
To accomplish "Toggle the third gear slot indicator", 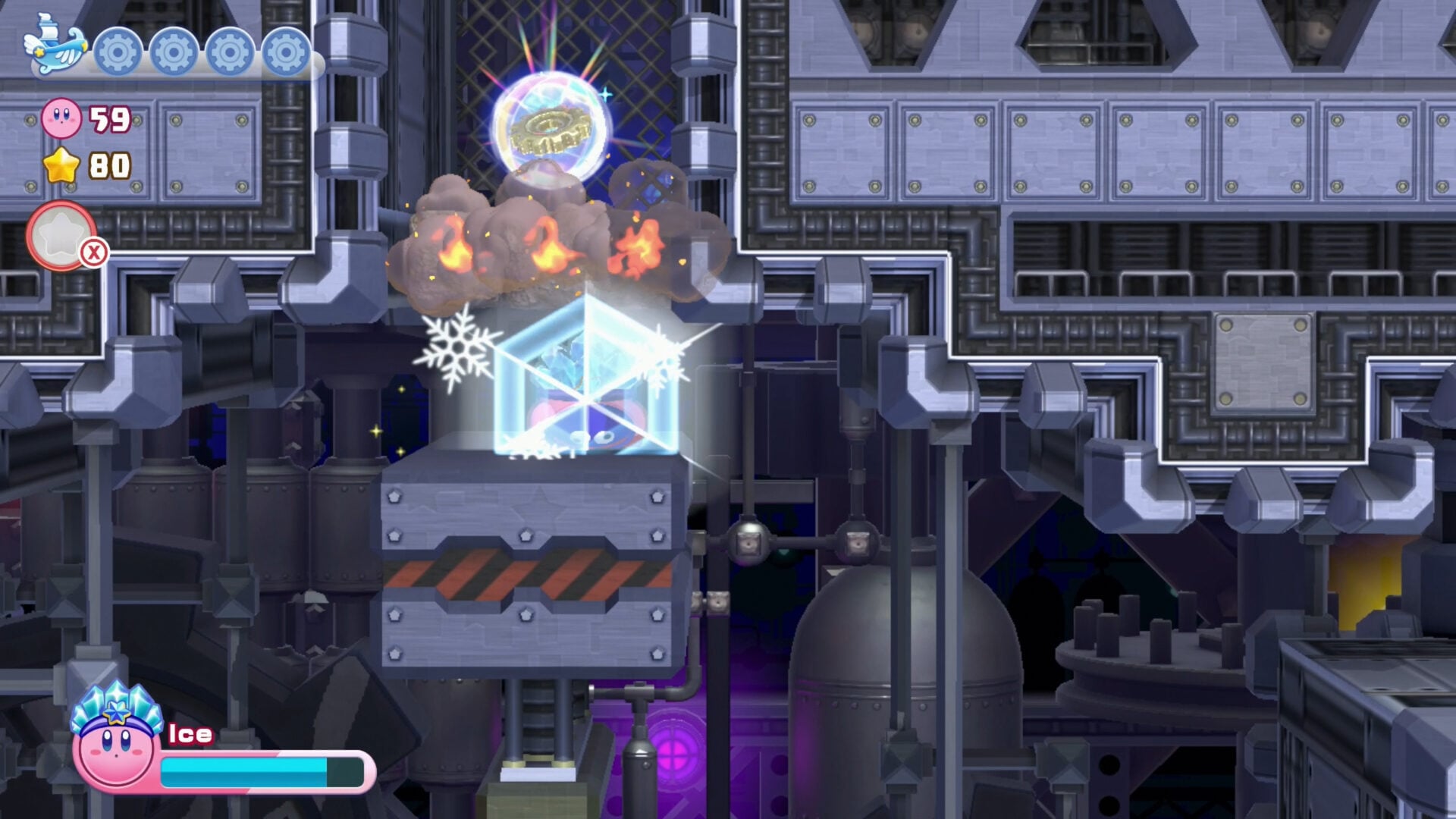I will click(227, 52).
